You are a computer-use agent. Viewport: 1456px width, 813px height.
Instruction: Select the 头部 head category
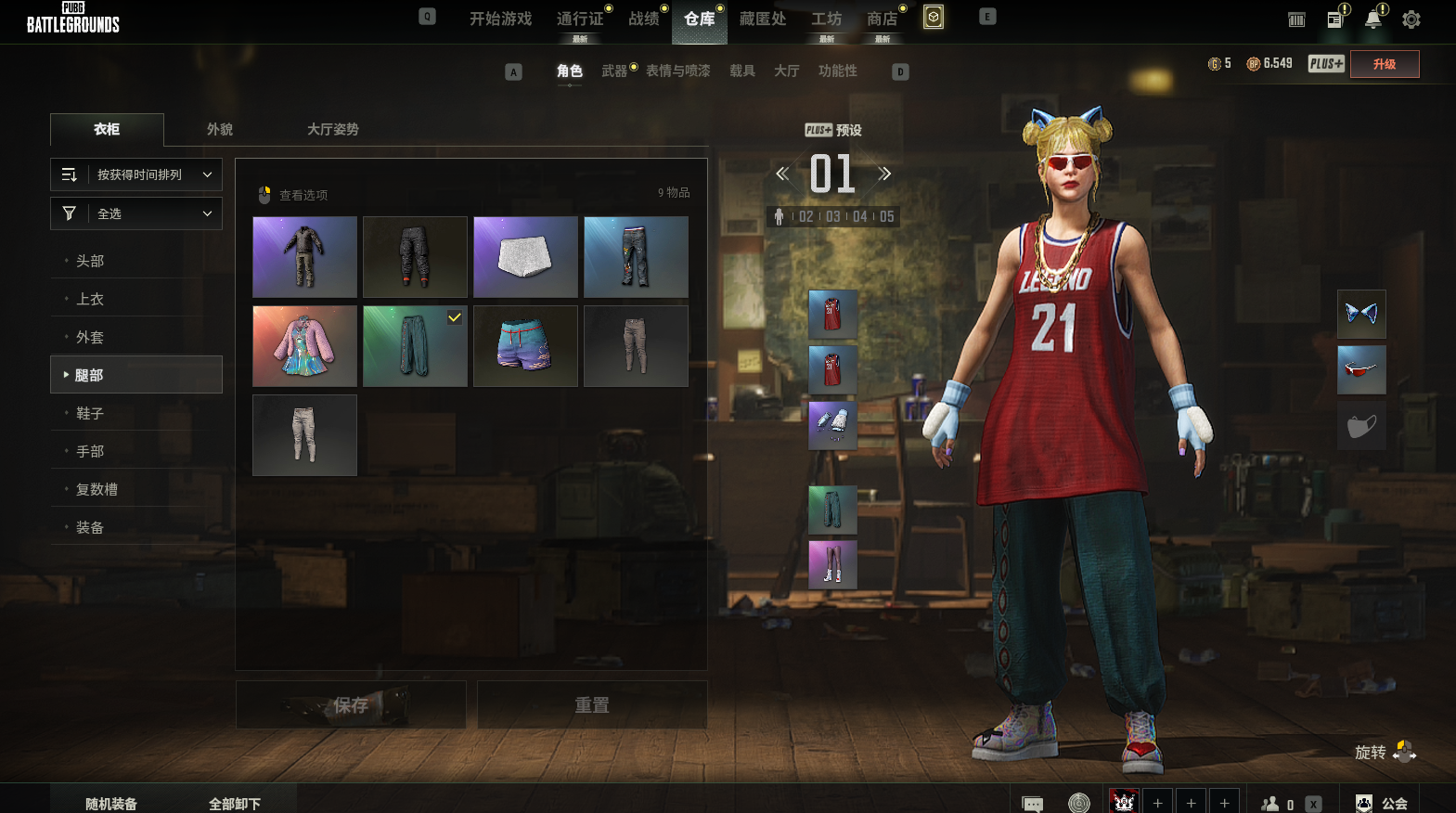click(90, 261)
